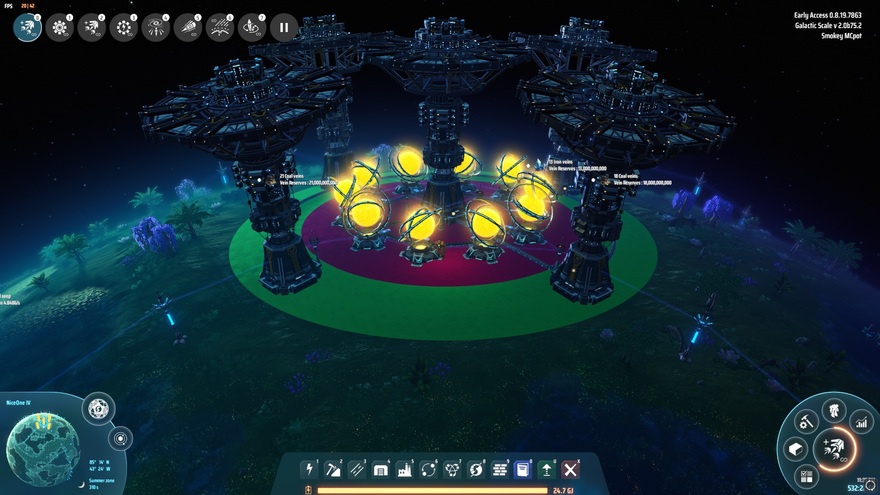Open the storage build category
The image size is (880, 495).
pyautogui.click(x=381, y=468)
